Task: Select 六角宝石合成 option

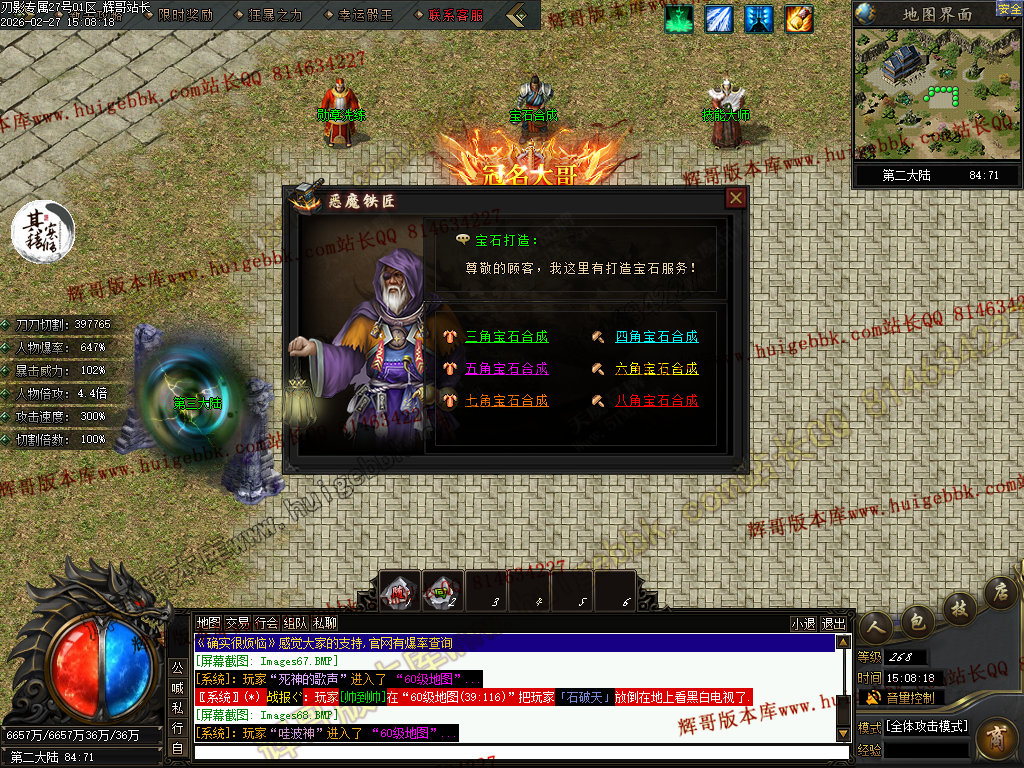Action: pyautogui.click(x=656, y=369)
